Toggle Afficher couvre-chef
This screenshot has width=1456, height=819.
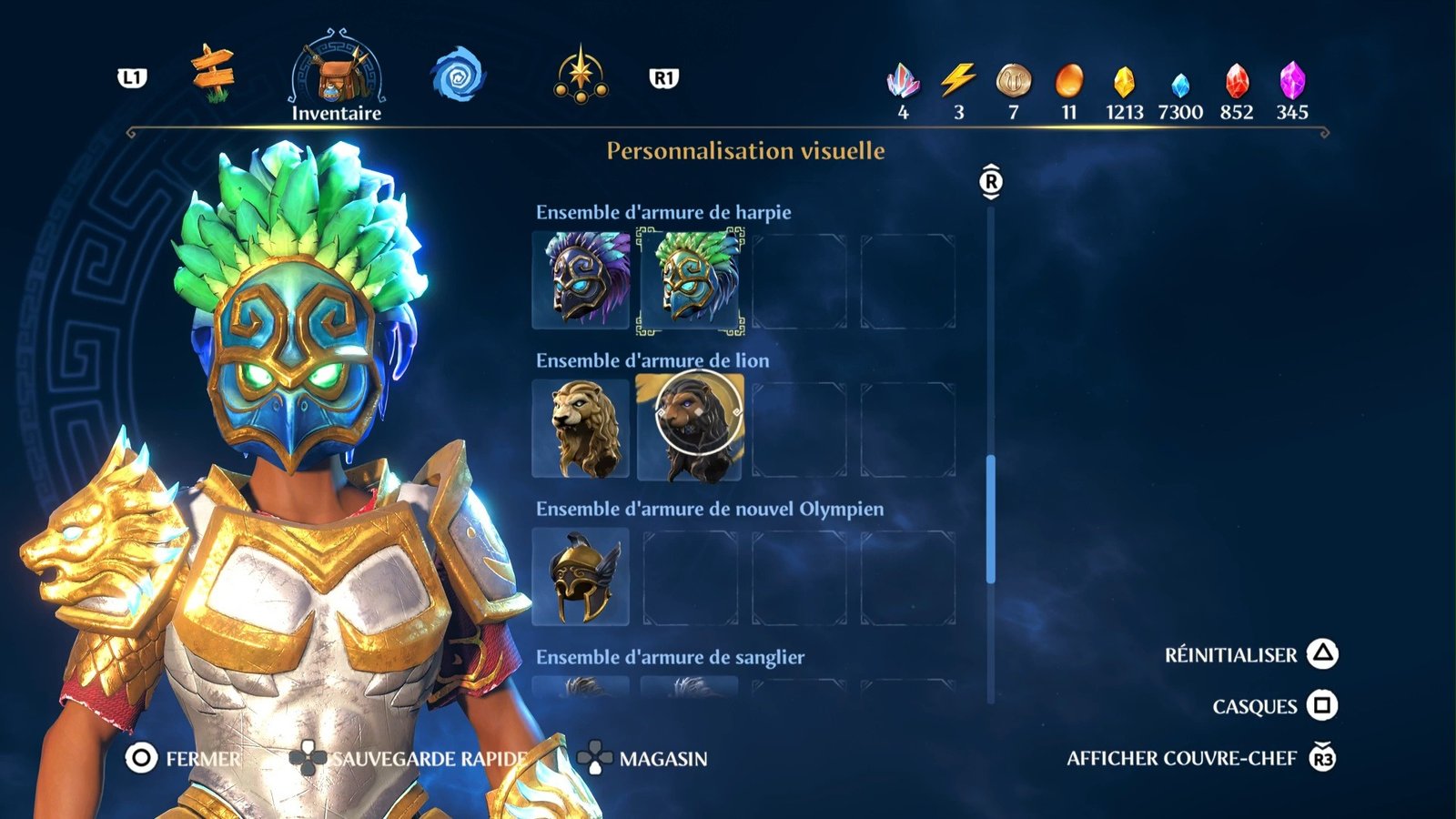1199,758
